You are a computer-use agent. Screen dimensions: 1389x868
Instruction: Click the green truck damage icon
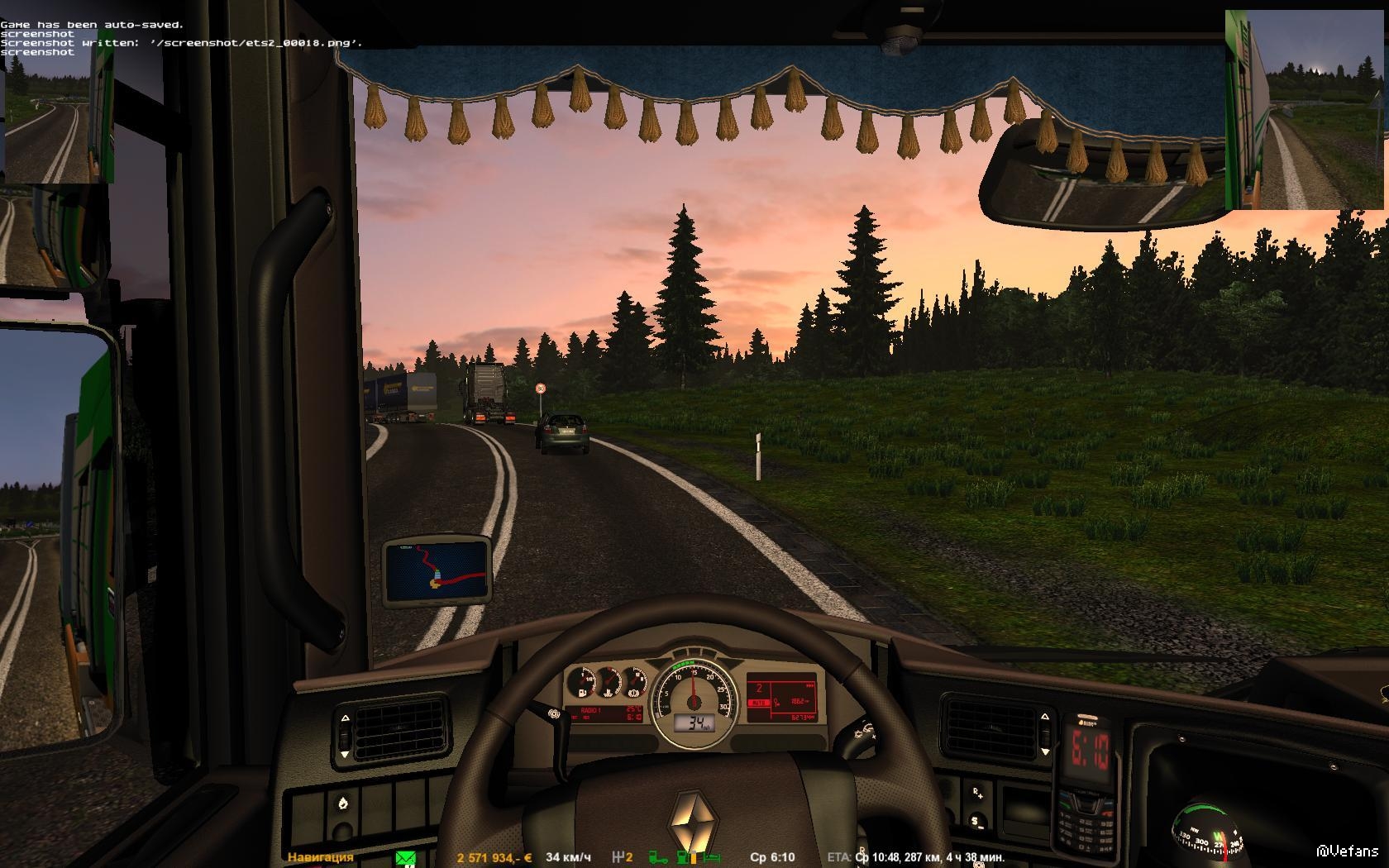click(659, 858)
